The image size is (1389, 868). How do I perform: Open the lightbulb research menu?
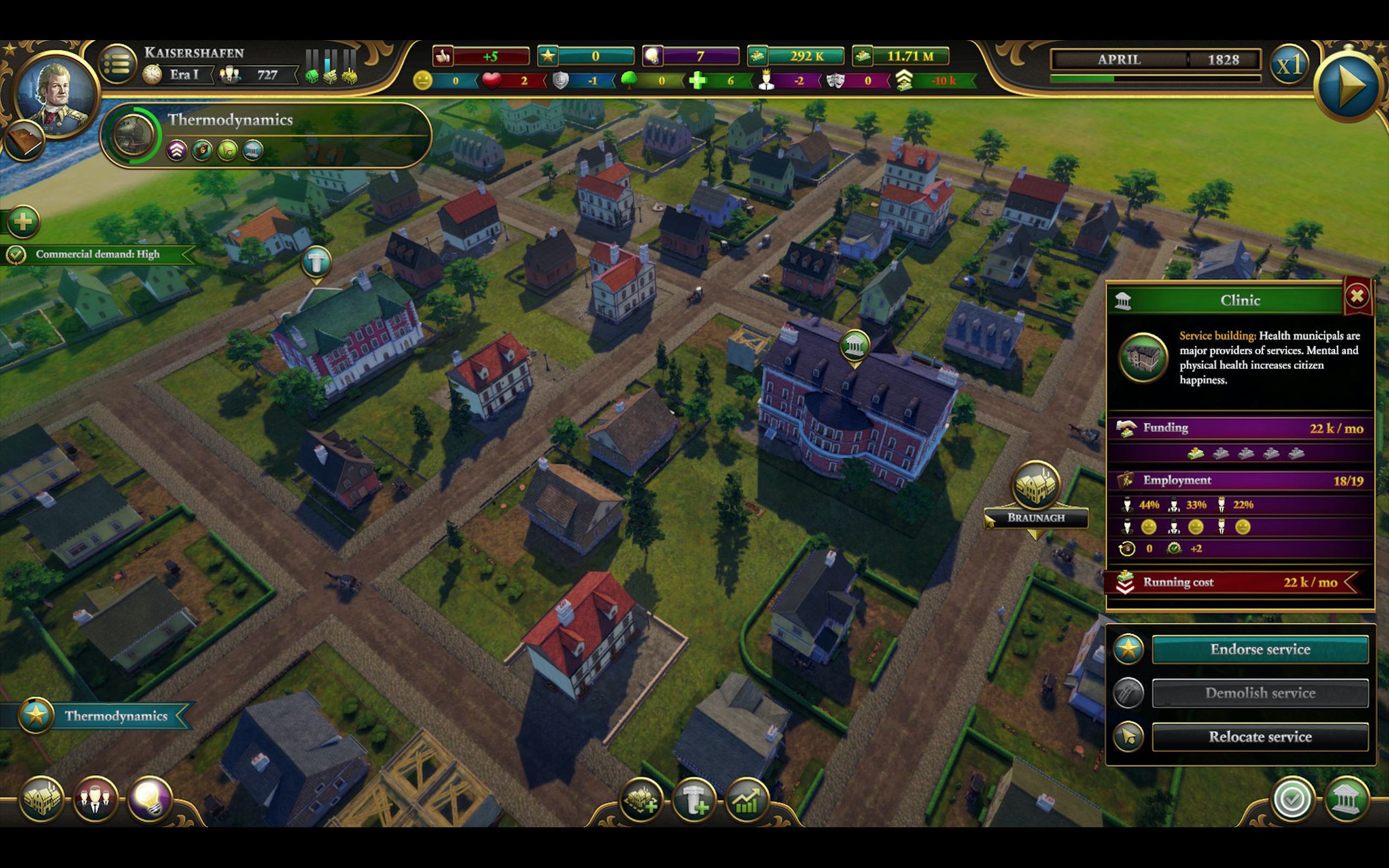(149, 799)
